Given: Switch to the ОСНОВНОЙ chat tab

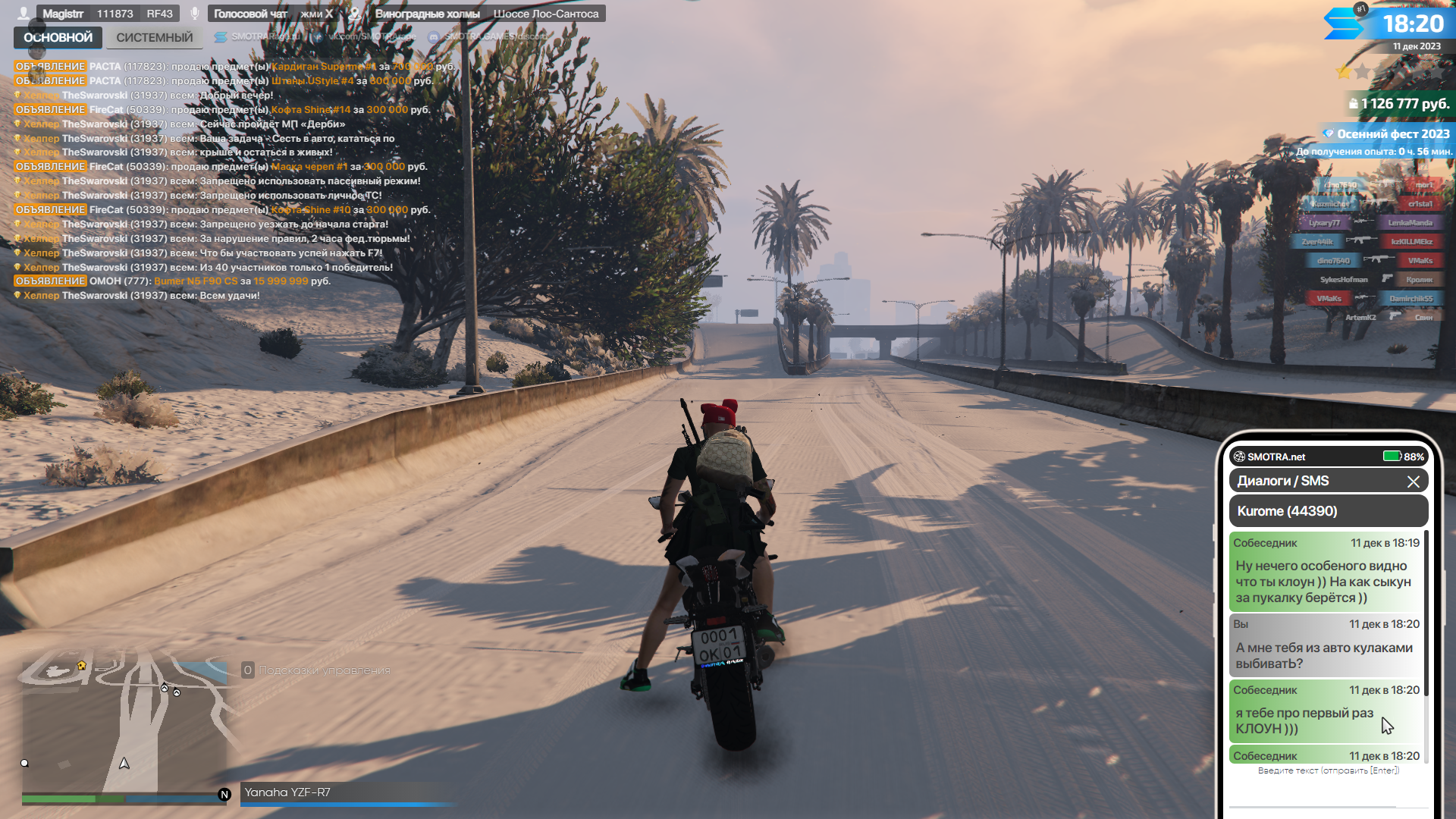Looking at the screenshot, I should tap(58, 37).
